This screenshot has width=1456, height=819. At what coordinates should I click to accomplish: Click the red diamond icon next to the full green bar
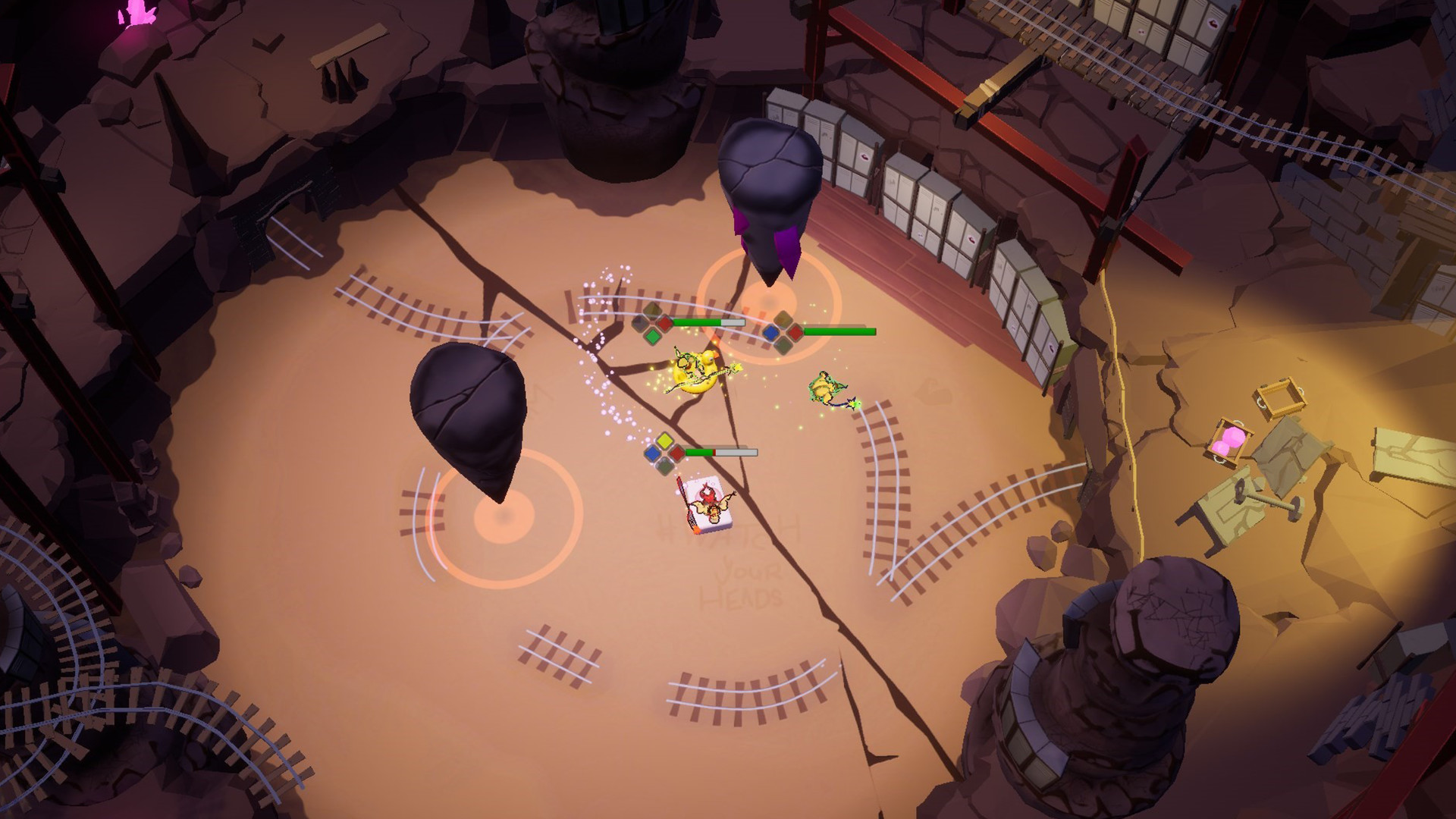pos(794,331)
